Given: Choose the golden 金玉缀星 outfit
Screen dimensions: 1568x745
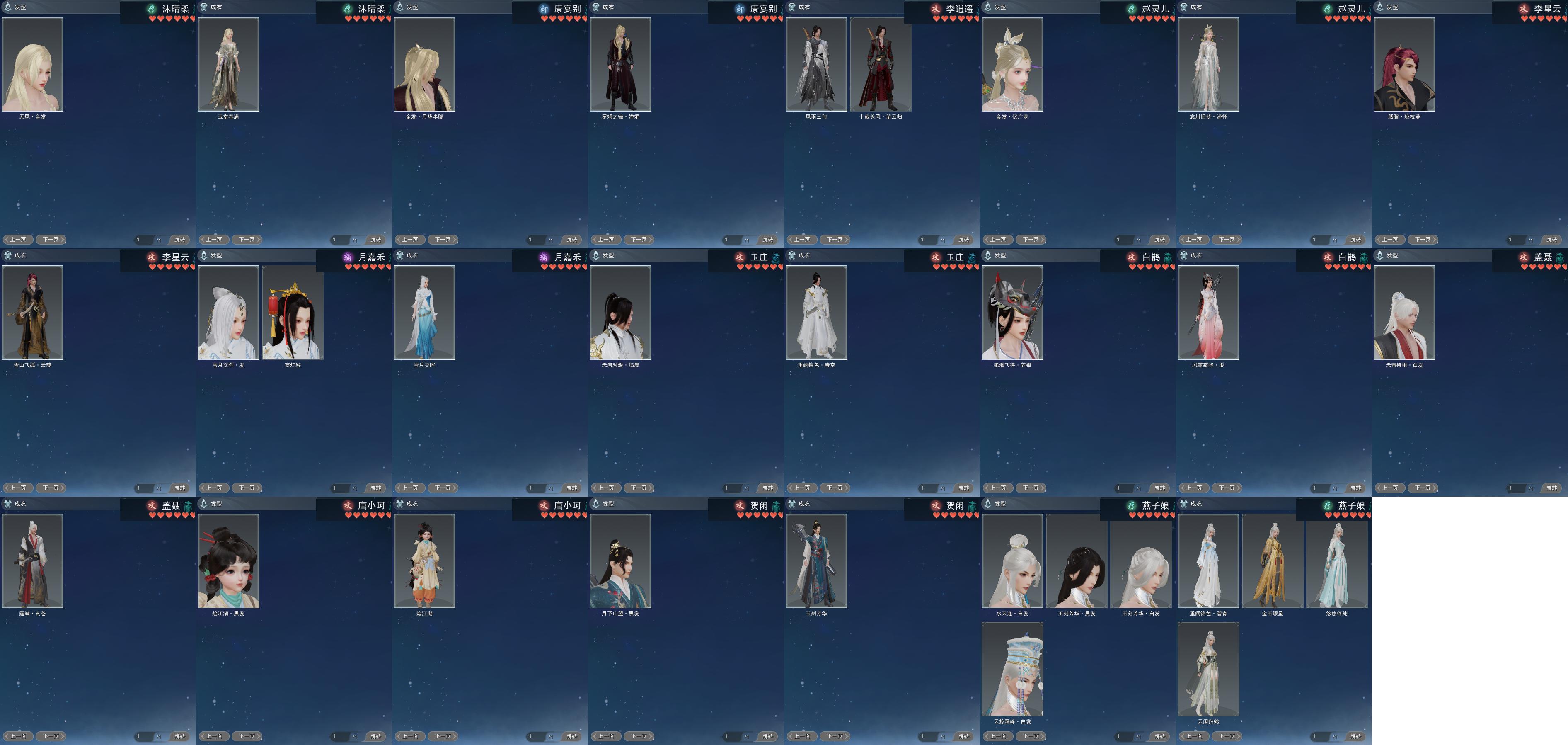Looking at the screenshot, I should click(x=1272, y=561).
